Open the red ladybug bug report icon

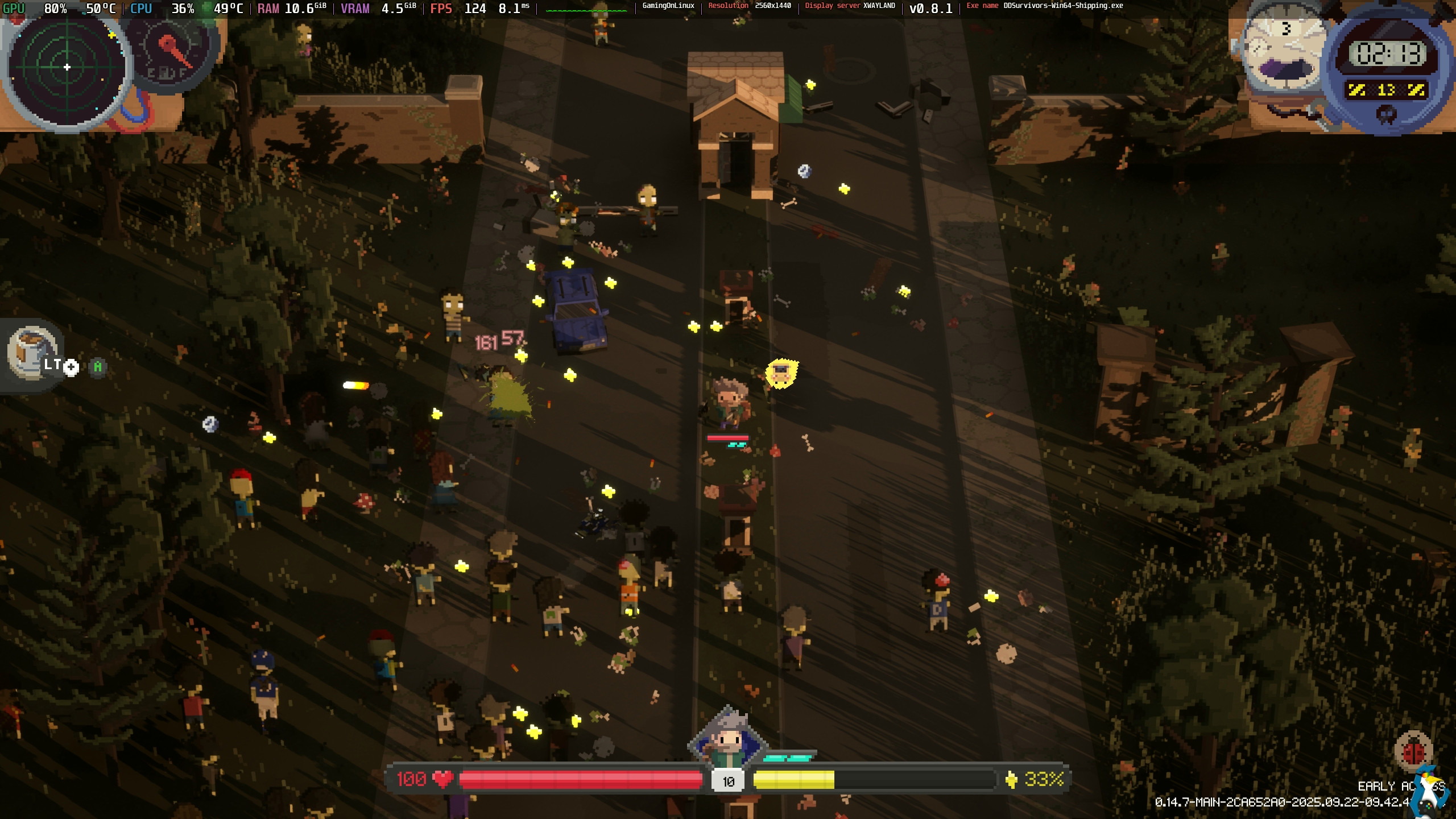click(1413, 752)
